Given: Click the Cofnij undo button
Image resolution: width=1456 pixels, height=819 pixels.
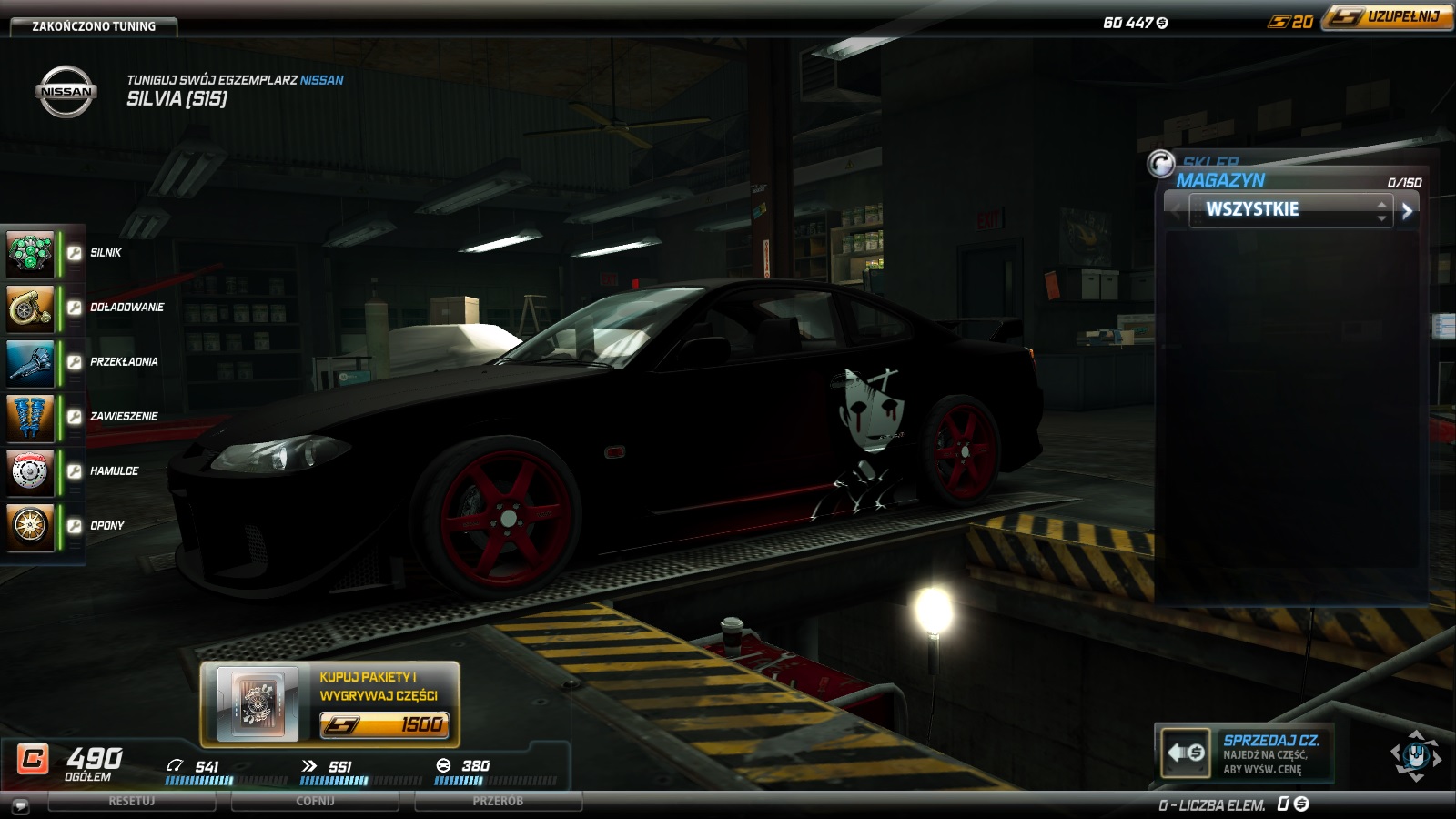Looking at the screenshot, I should pyautogui.click(x=315, y=802).
